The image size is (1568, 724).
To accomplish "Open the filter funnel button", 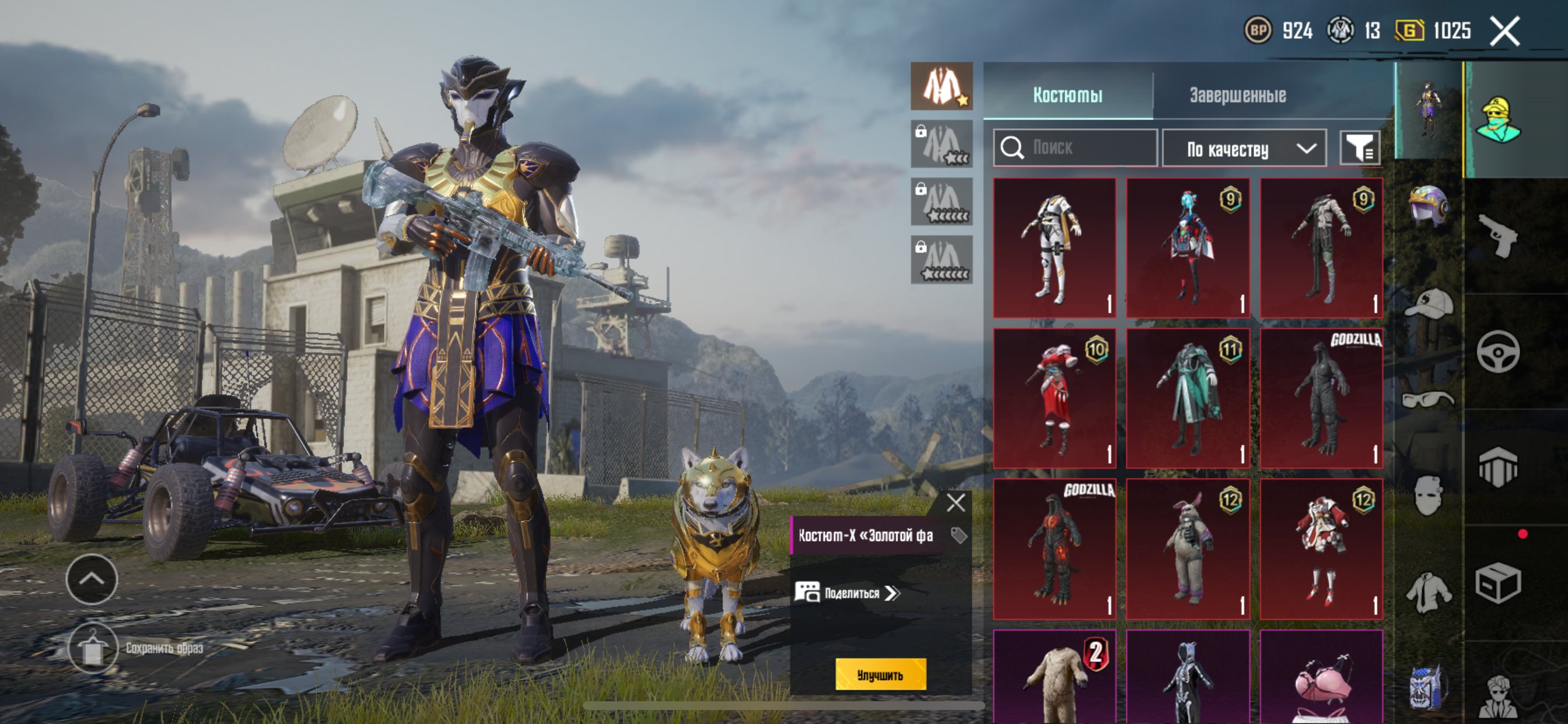I will coord(1359,148).
